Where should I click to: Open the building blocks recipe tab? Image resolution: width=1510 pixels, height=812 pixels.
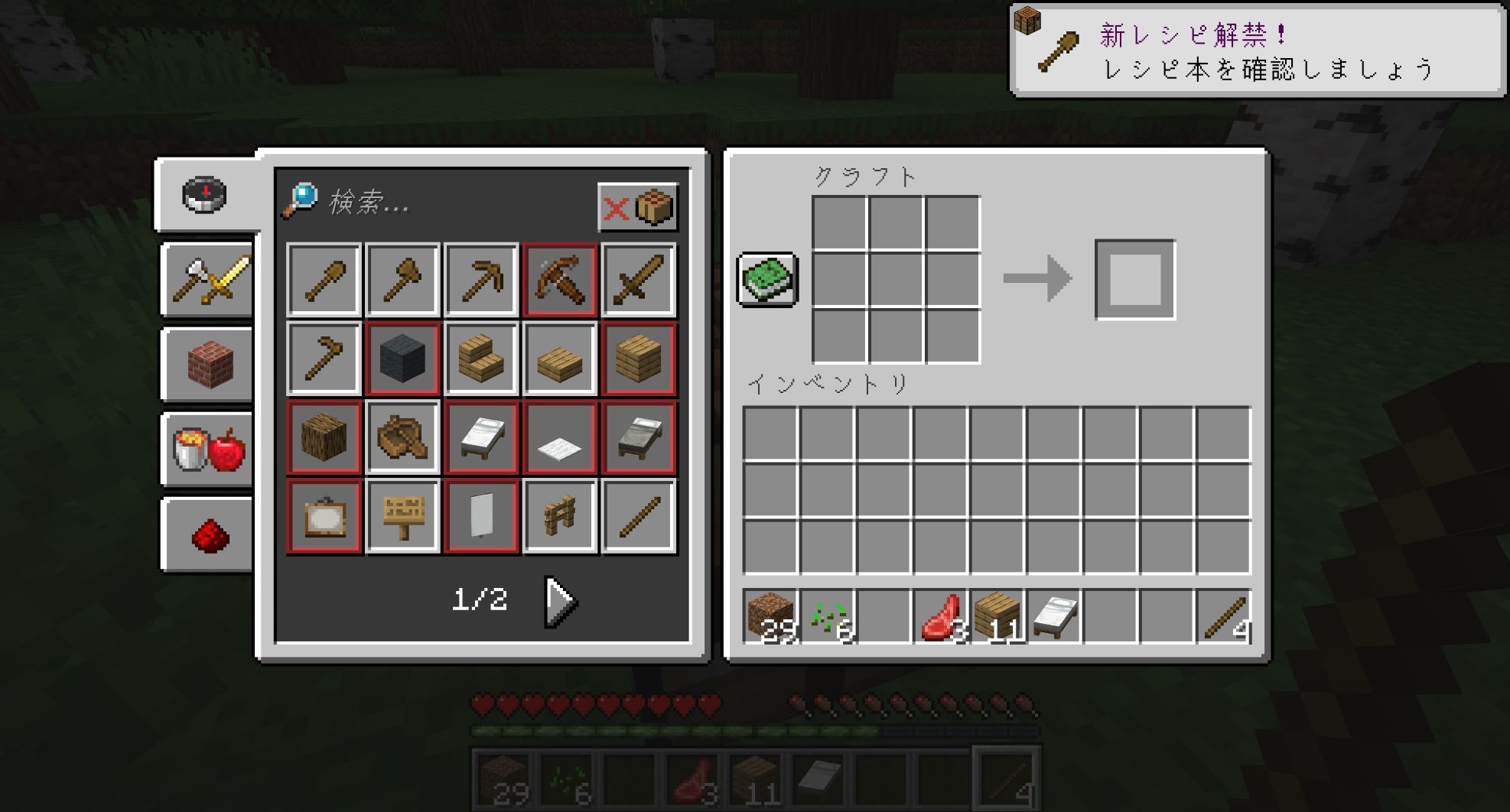click(x=208, y=365)
